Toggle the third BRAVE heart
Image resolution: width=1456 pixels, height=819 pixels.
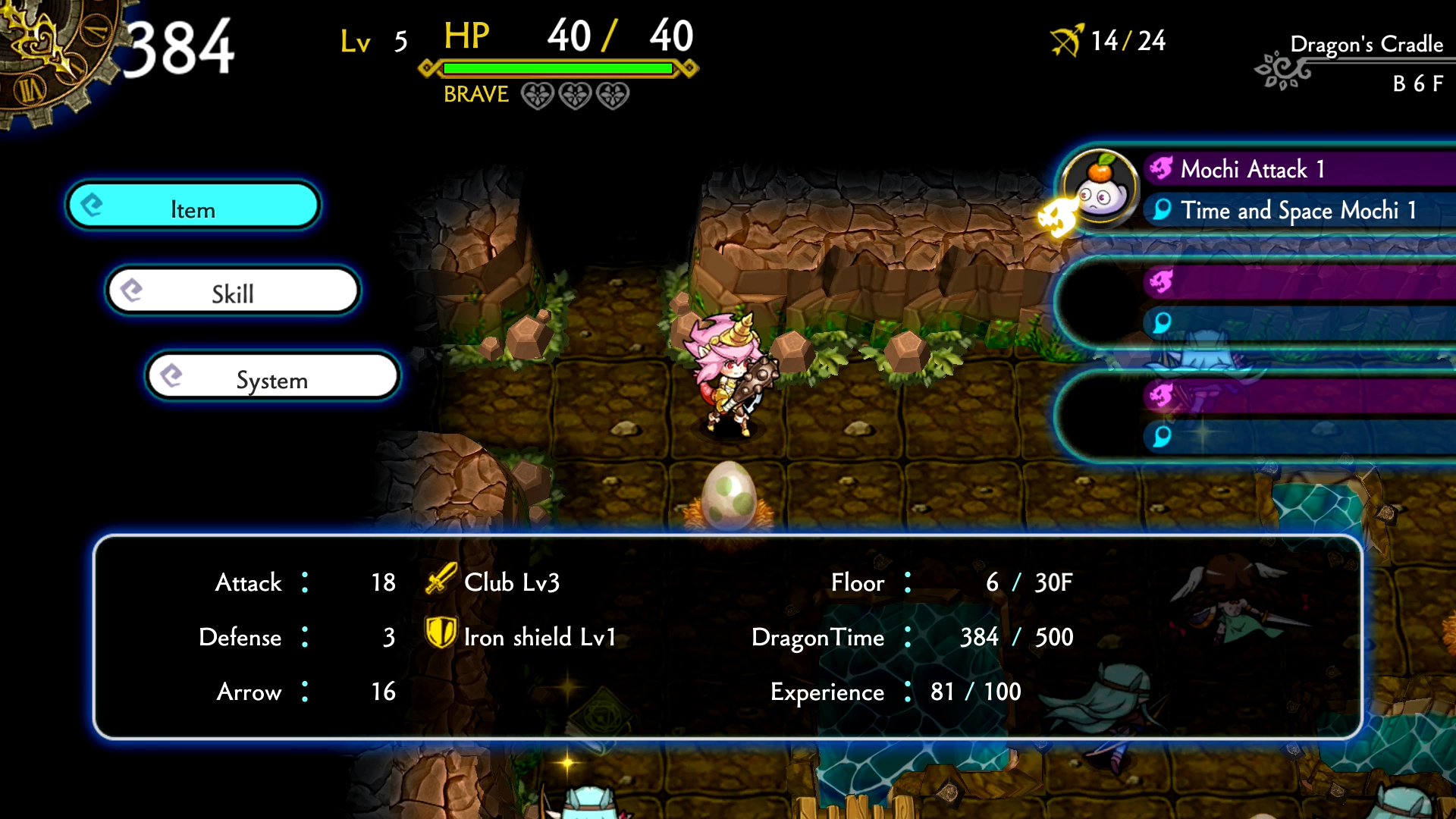[611, 96]
